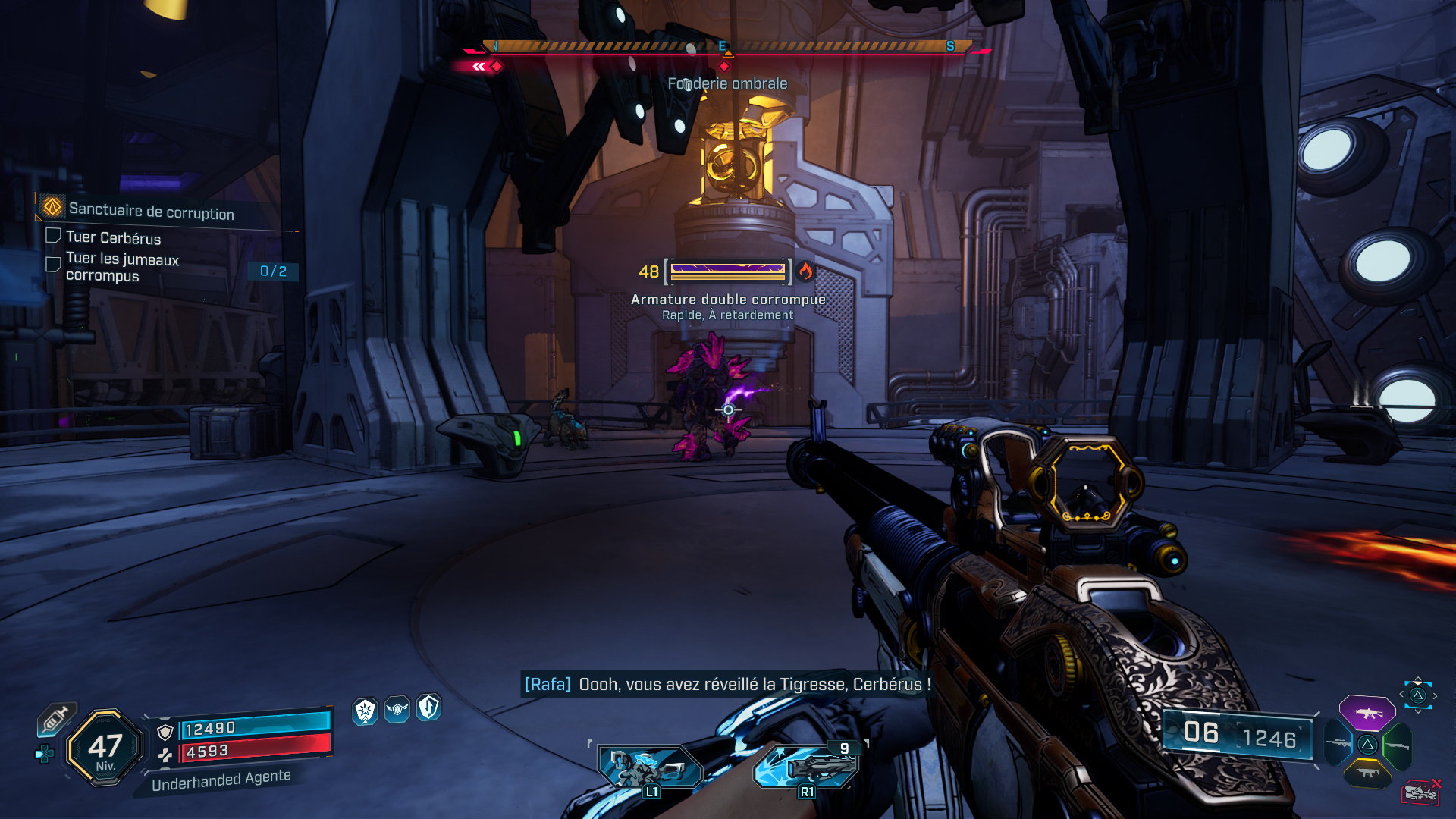Select the winged emblem buff icon
Screen dimensions: 1456x819
coord(397,710)
